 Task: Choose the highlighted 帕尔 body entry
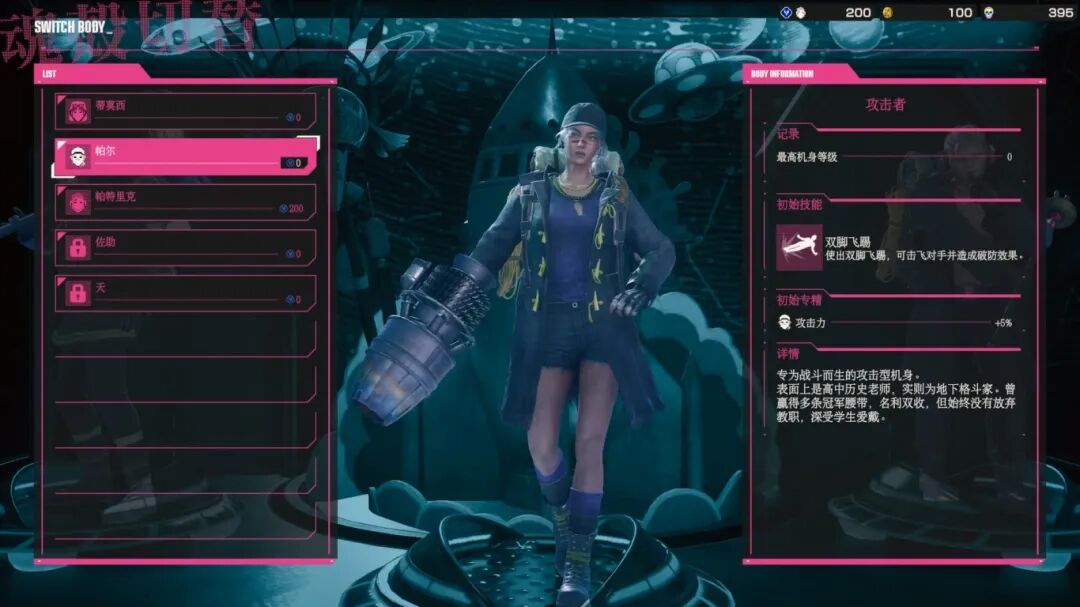(x=186, y=156)
